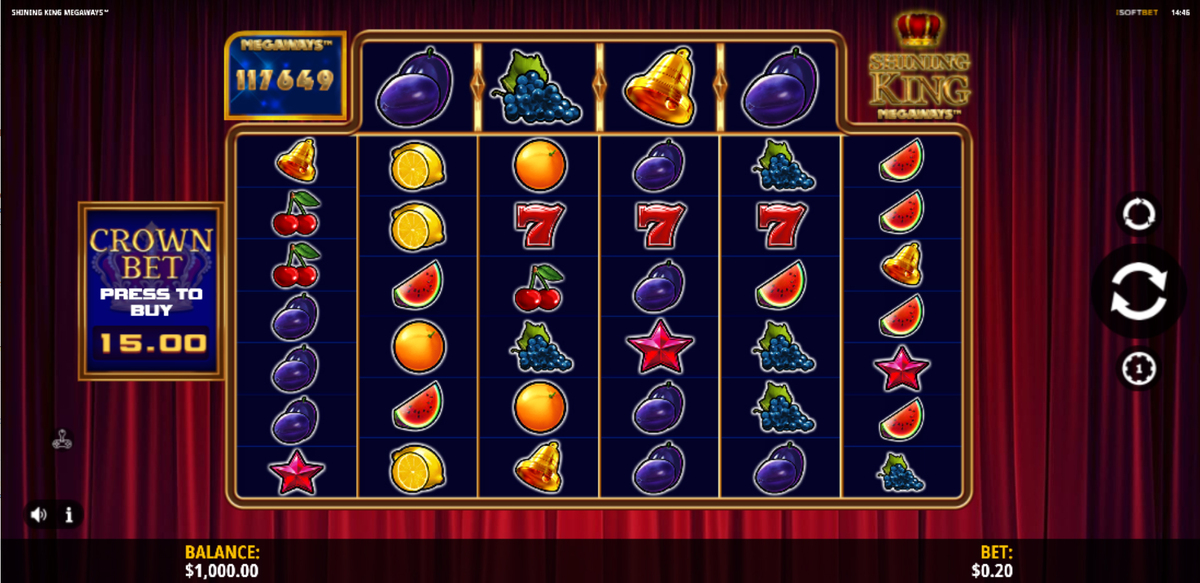Spin the reels with the large arrows button
Image resolution: width=1200 pixels, height=583 pixels.
1138,293
